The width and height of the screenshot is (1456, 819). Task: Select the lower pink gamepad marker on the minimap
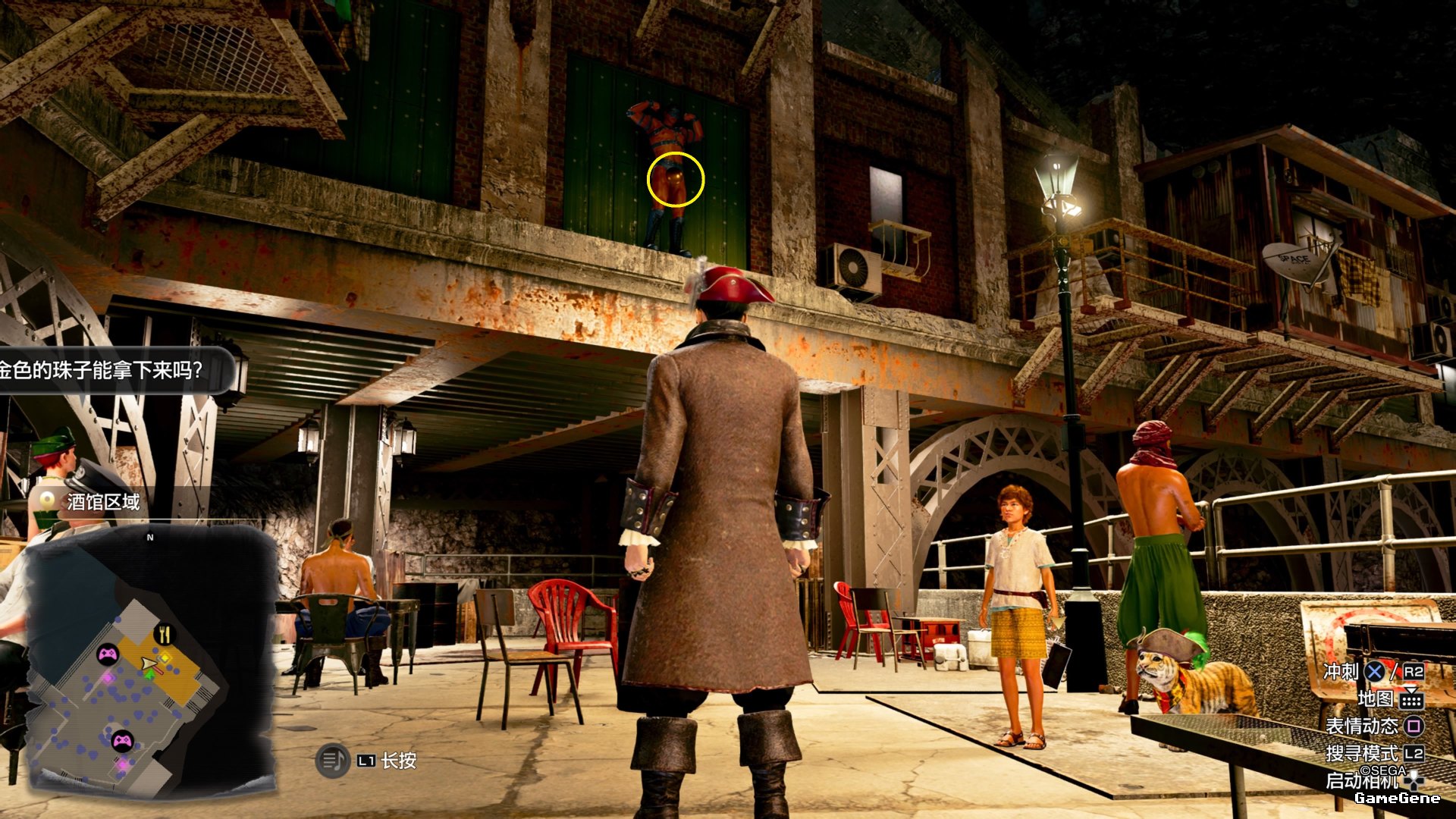click(x=122, y=739)
